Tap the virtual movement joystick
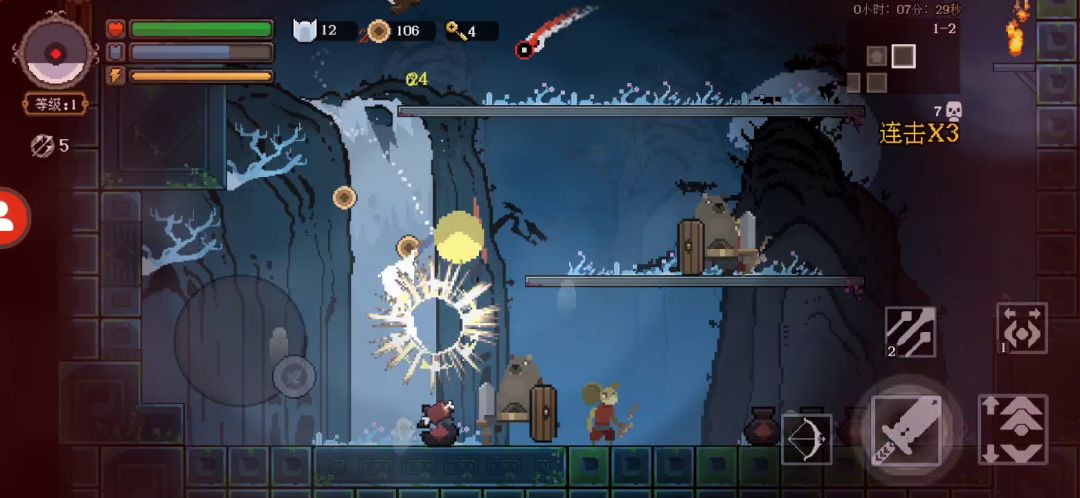 coord(238,338)
